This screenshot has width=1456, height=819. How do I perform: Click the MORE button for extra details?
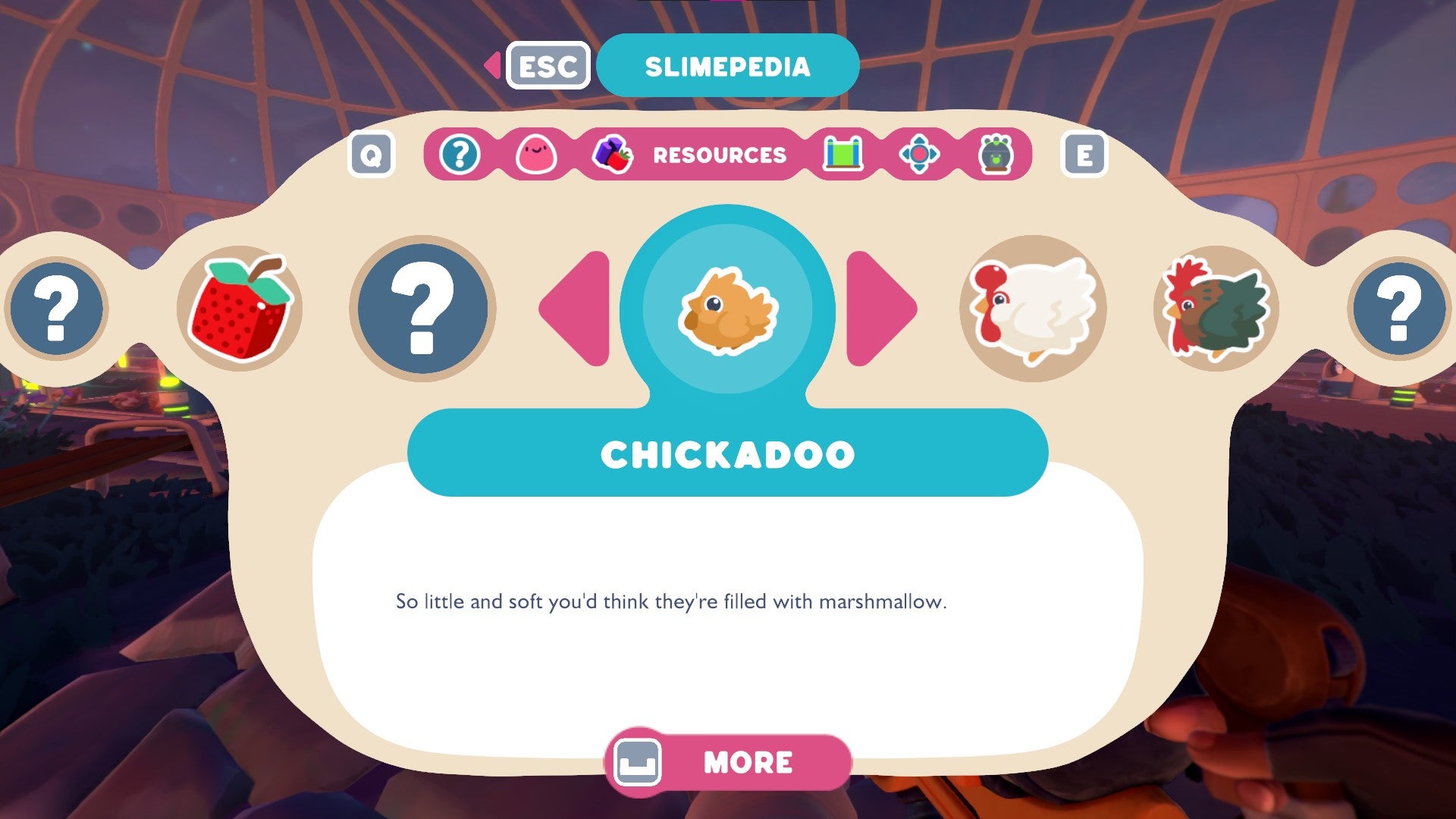[x=728, y=762]
